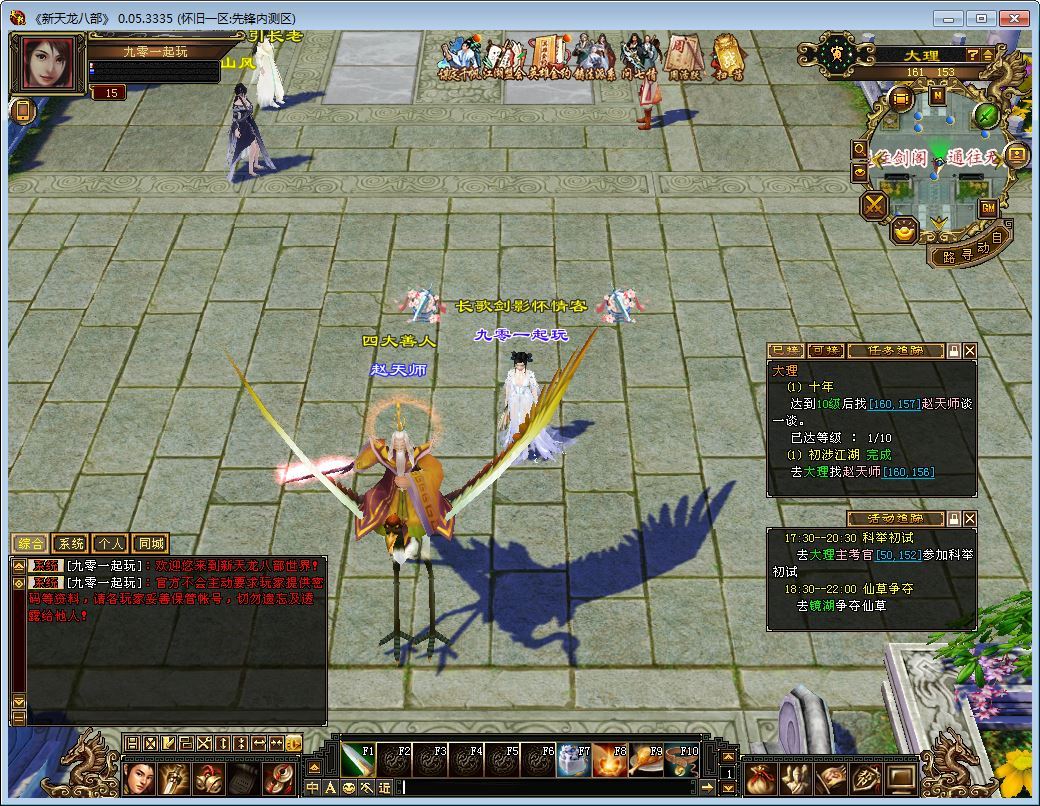Screen dimensions: 1040x806
Task: Click the crossed swords button by minimap
Action: click(875, 206)
